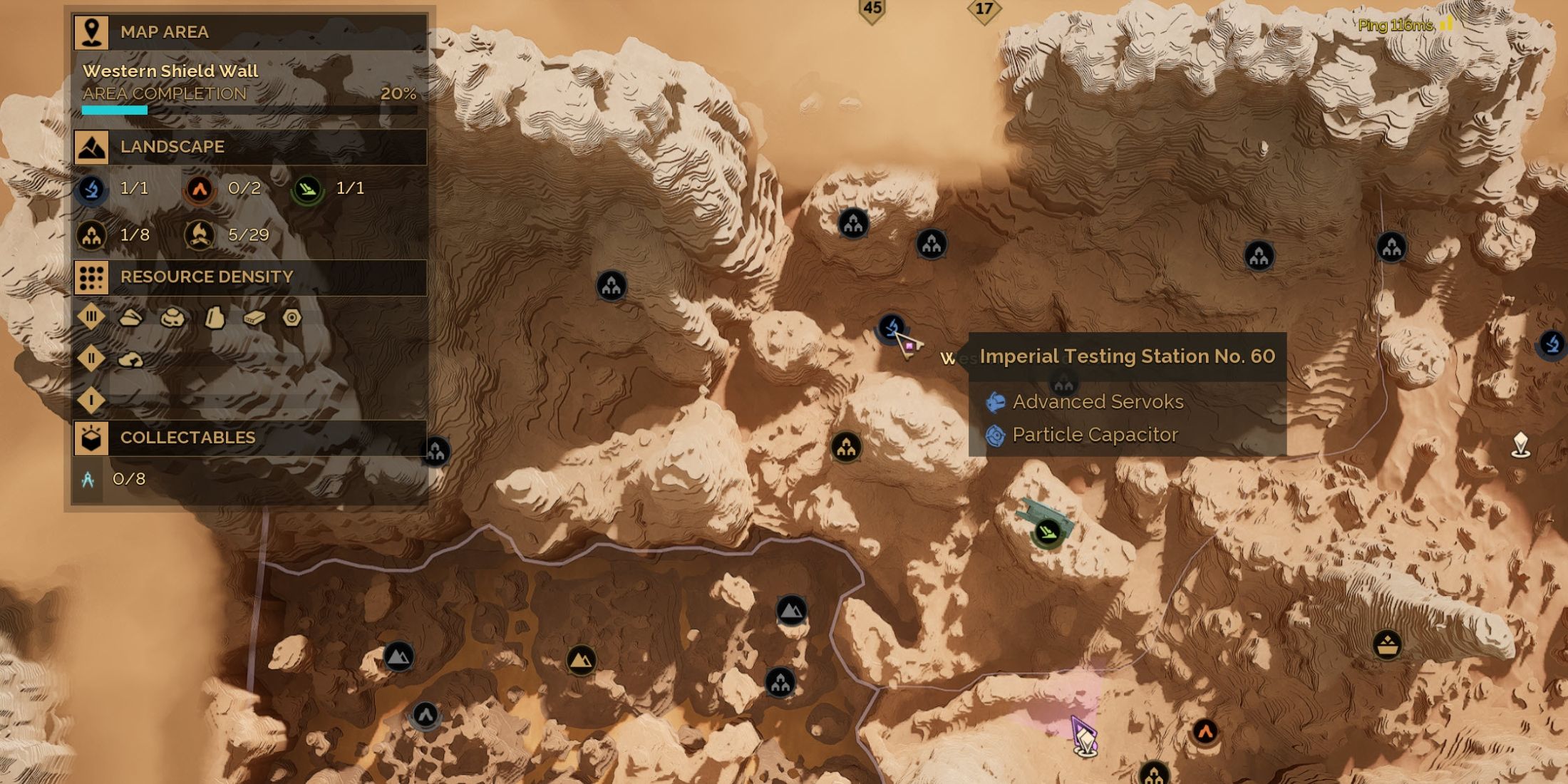
Task: Select the cave legend icon showing 1/8
Action: (x=92, y=235)
